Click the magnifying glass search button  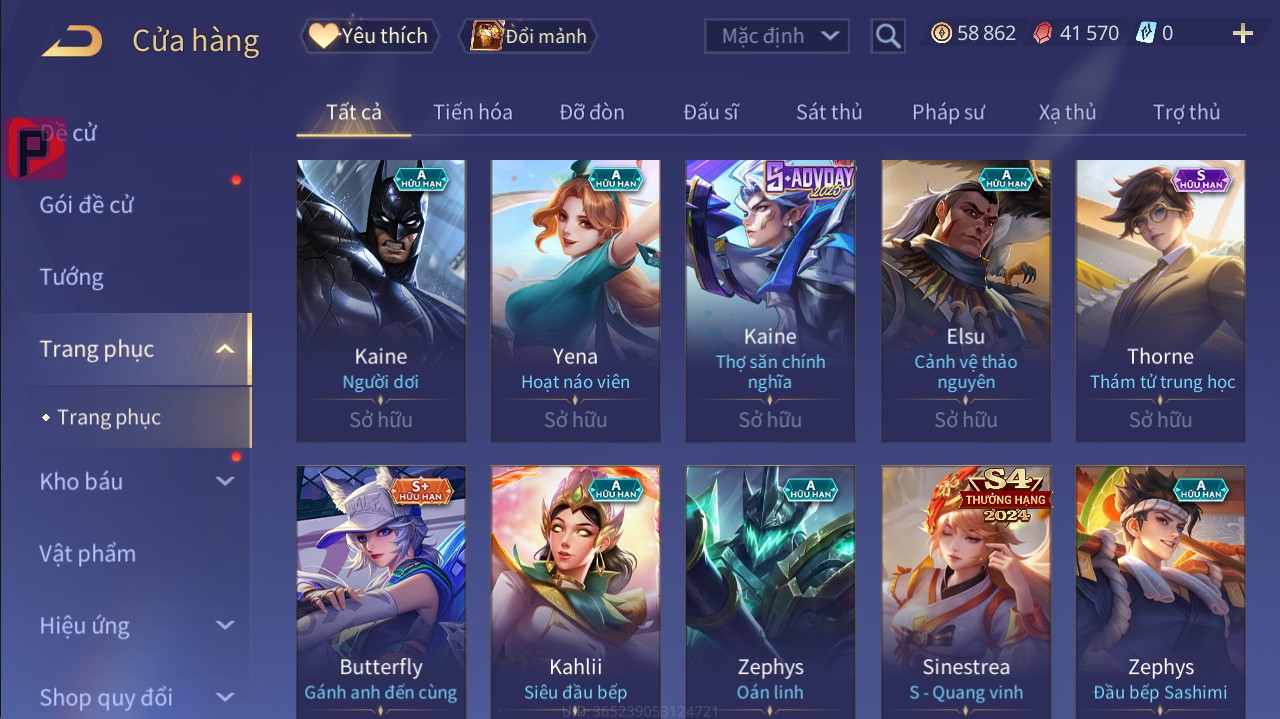887,36
